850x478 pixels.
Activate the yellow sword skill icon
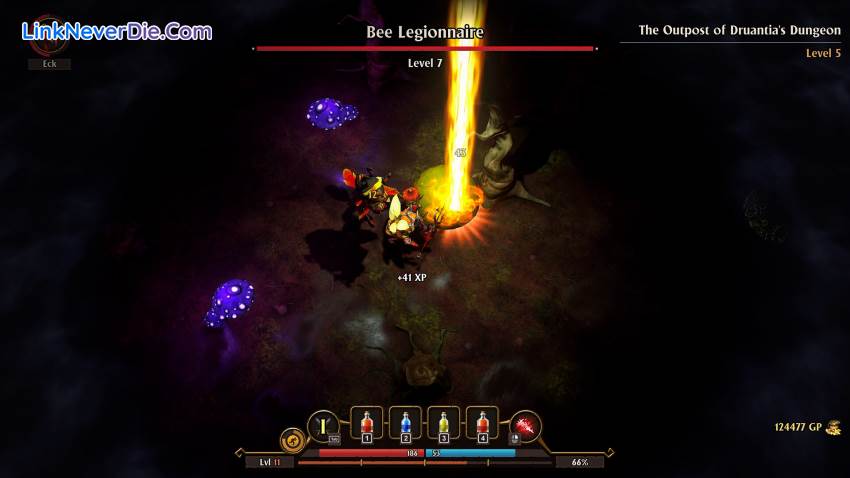click(x=323, y=427)
